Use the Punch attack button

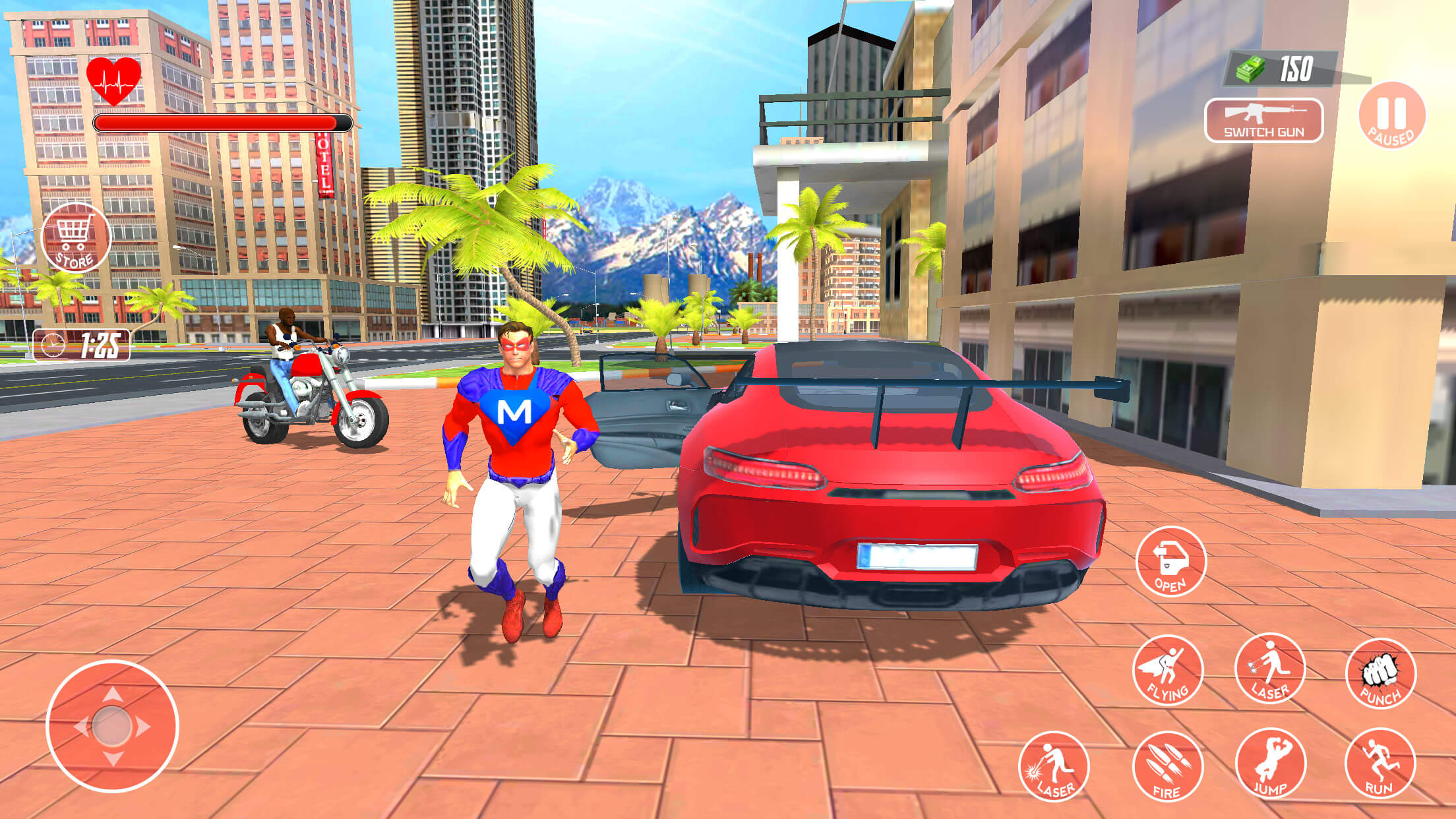click(x=1380, y=673)
